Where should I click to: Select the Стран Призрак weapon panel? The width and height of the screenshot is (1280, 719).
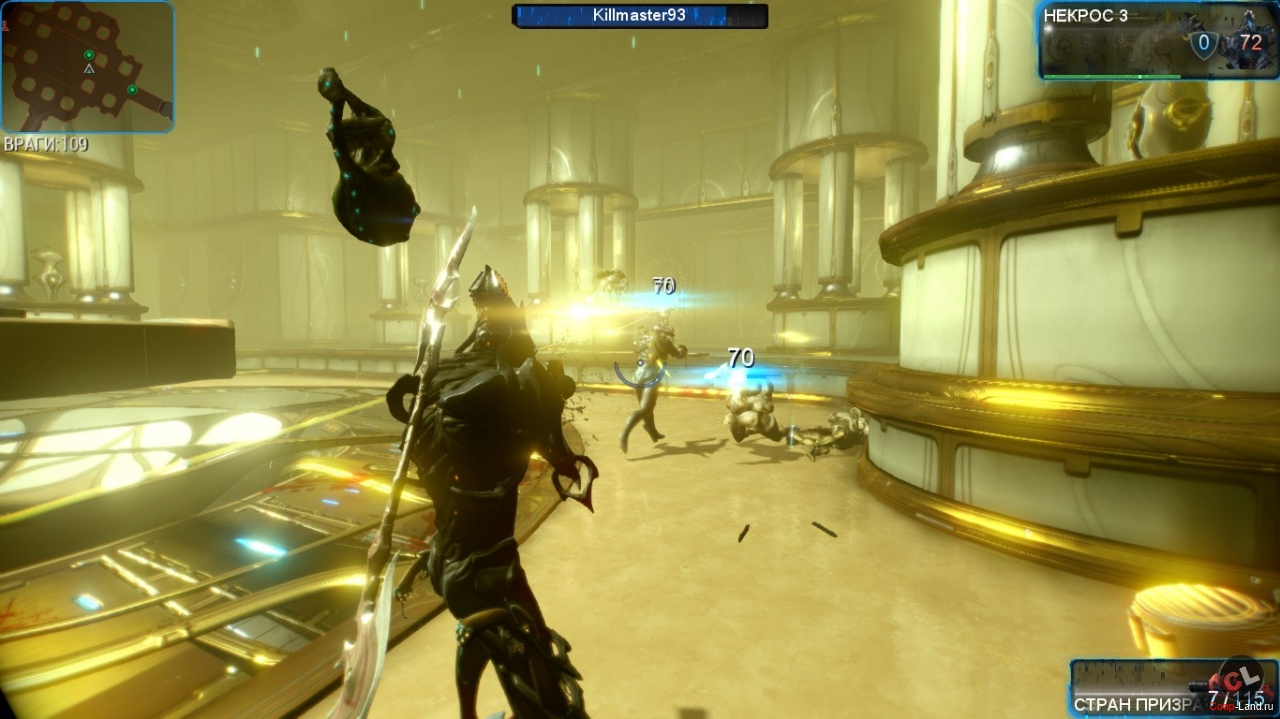[x=1140, y=689]
